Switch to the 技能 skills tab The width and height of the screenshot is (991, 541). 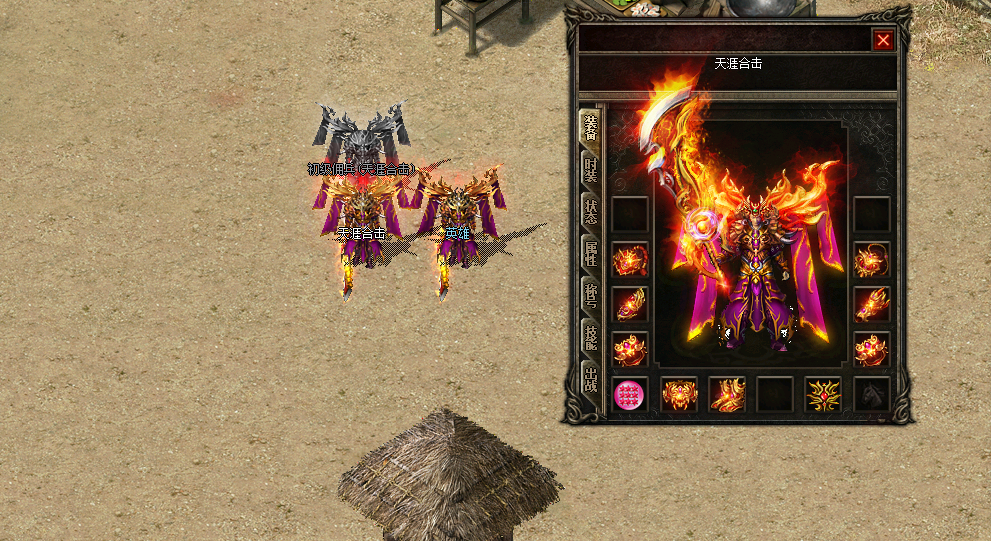click(x=591, y=337)
